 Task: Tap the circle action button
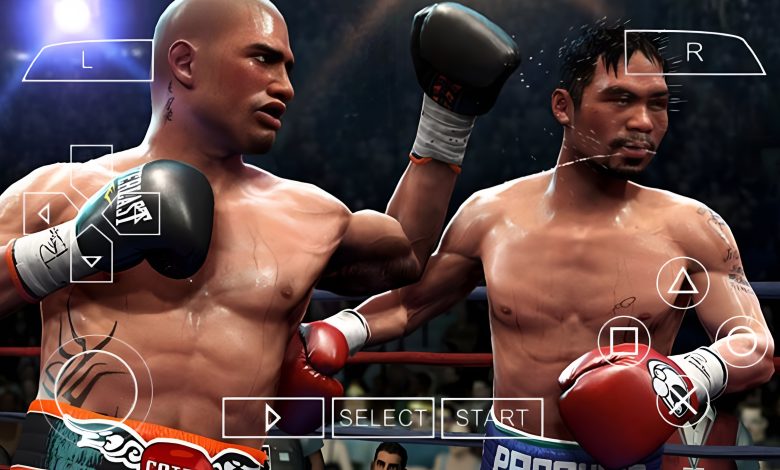point(742,342)
